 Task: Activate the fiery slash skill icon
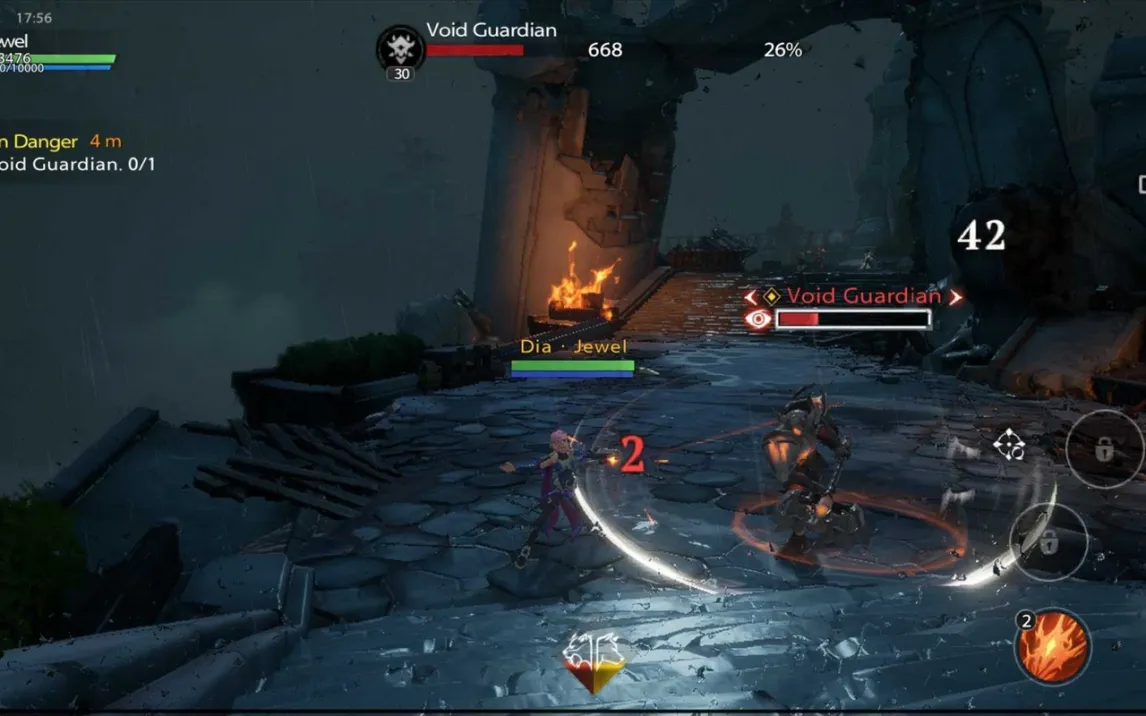(x=1053, y=647)
